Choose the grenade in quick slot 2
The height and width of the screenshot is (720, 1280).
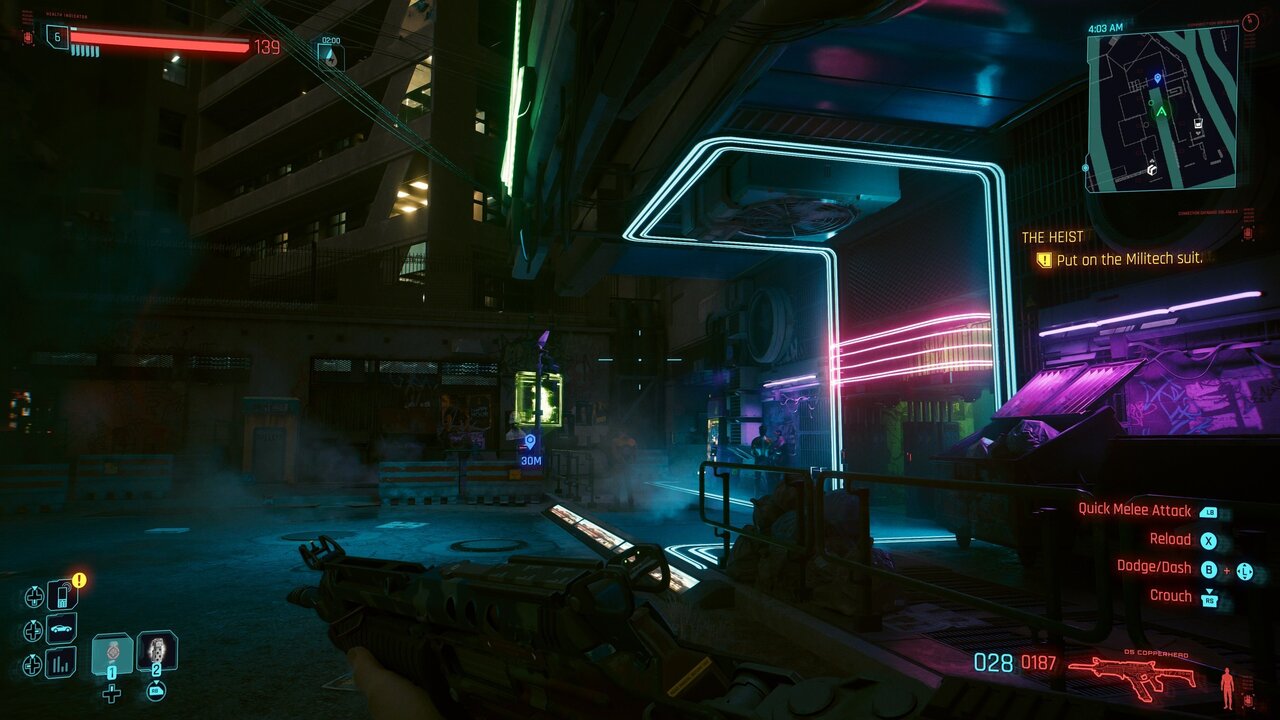157,651
